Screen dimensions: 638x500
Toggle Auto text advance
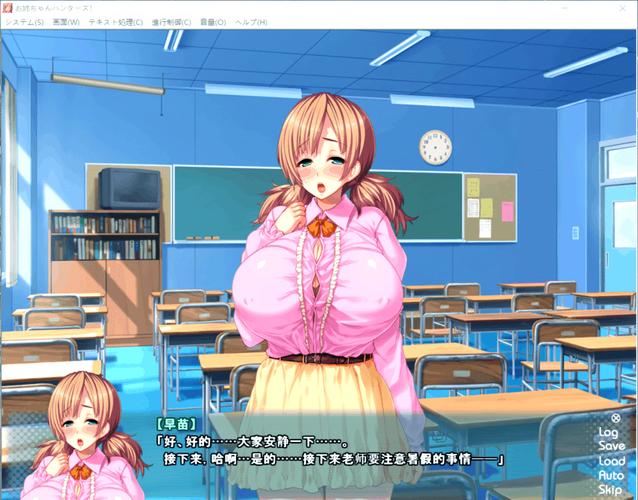(611, 475)
